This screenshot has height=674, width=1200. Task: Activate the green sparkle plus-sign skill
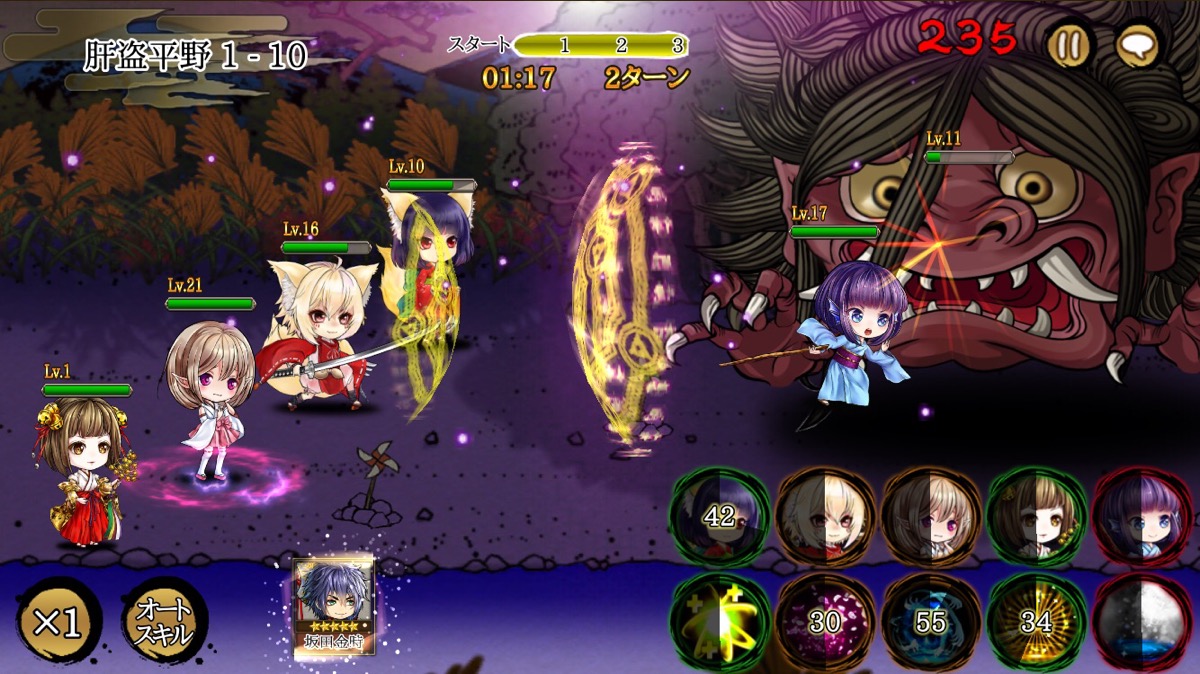point(720,622)
